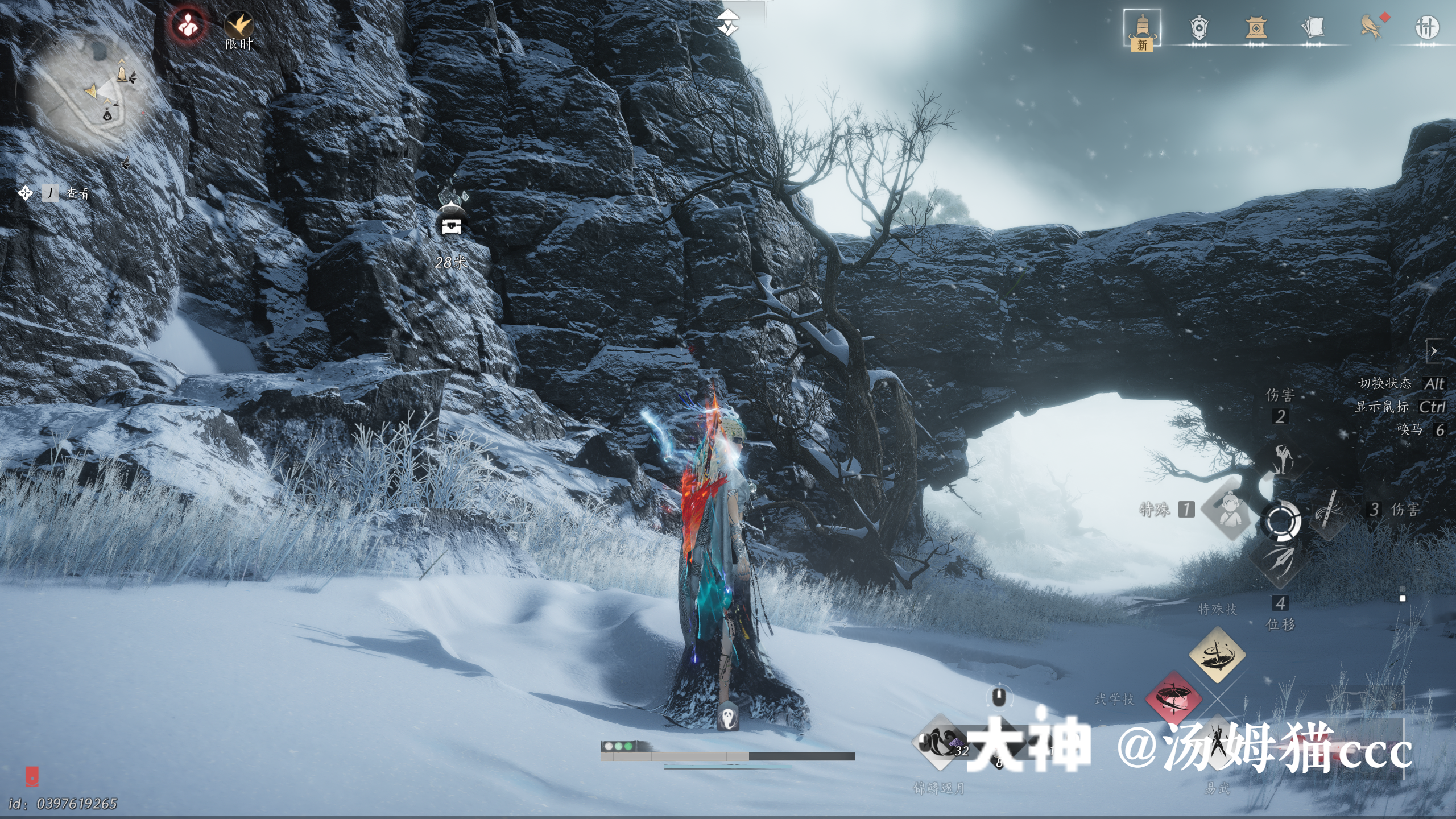Select the stone tablet marker on minimap

click(x=122, y=74)
